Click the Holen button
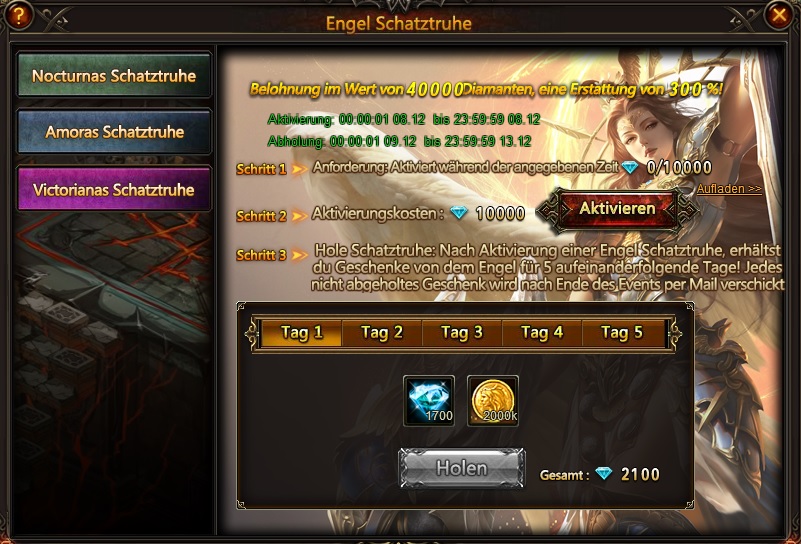Image resolution: width=801 pixels, height=544 pixels. [x=461, y=468]
